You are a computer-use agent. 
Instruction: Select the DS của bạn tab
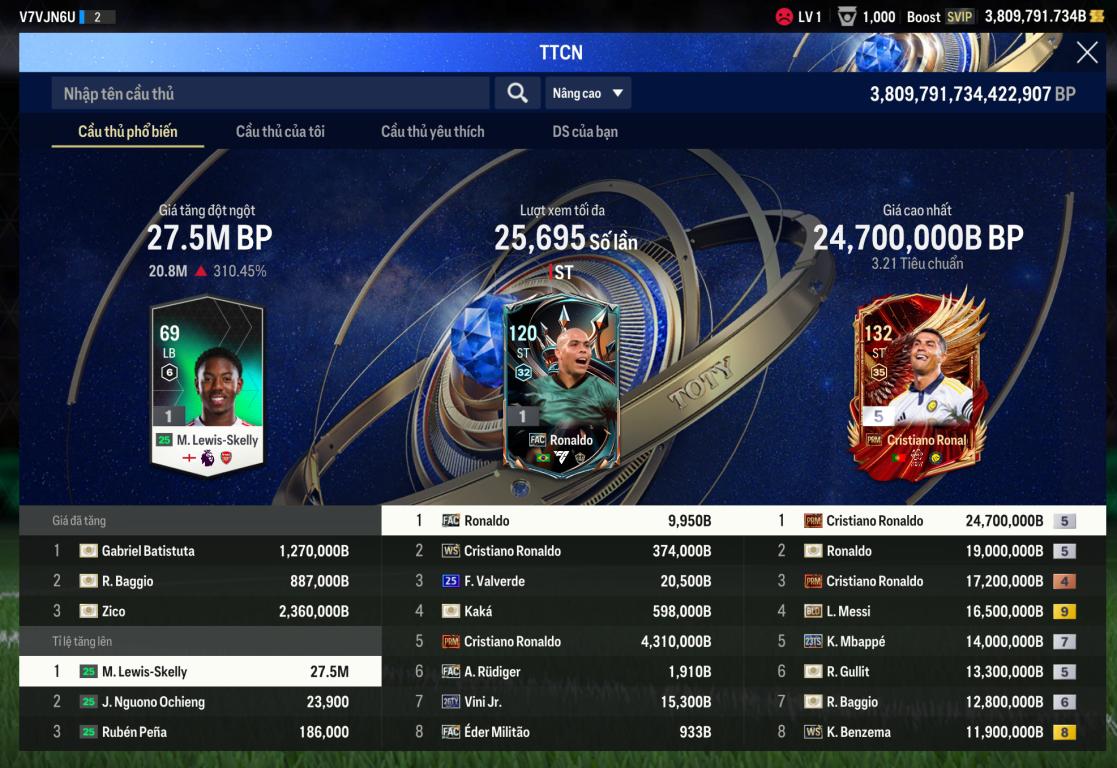585,131
